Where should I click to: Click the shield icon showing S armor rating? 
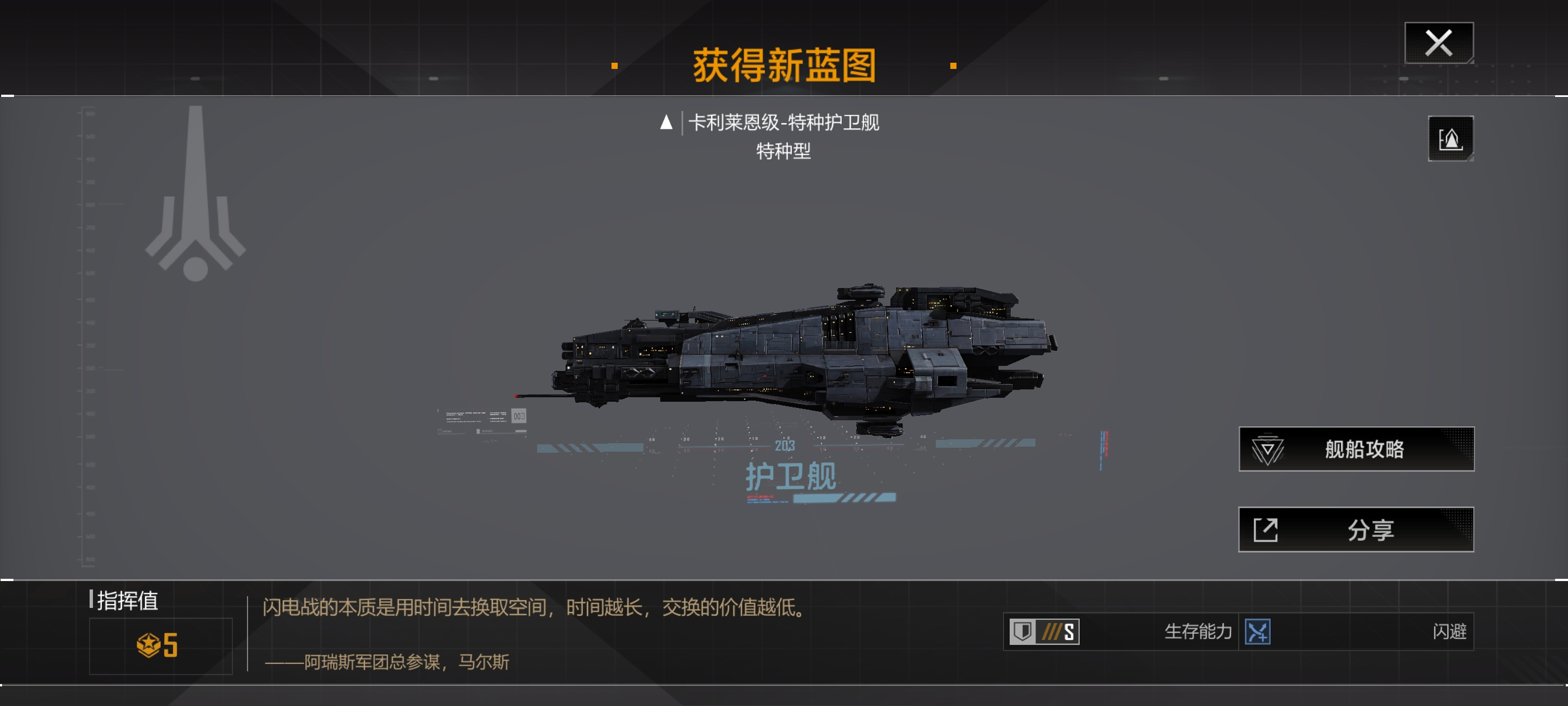point(1043,631)
